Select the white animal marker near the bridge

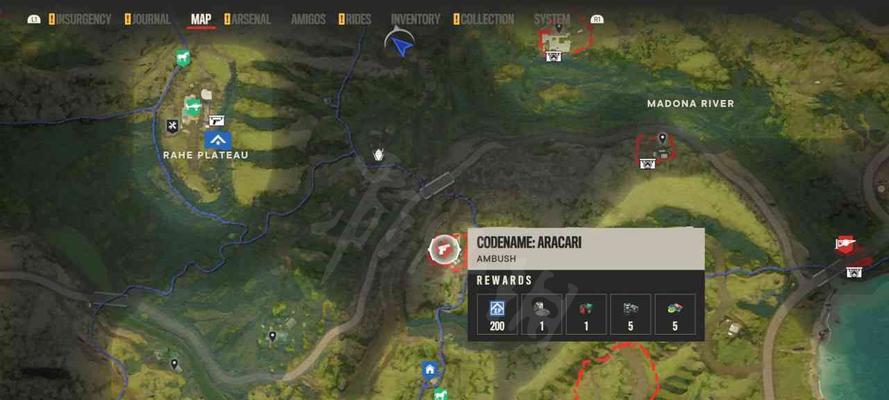(379, 155)
